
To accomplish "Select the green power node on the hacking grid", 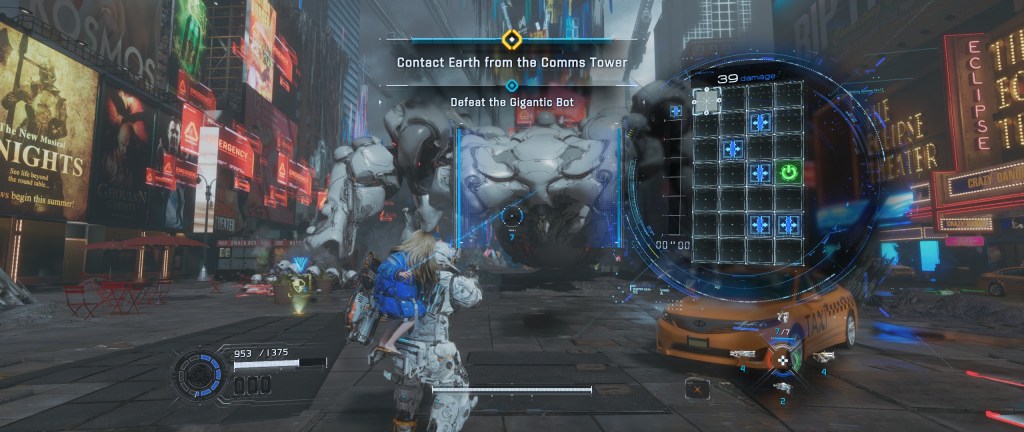I will click(788, 172).
